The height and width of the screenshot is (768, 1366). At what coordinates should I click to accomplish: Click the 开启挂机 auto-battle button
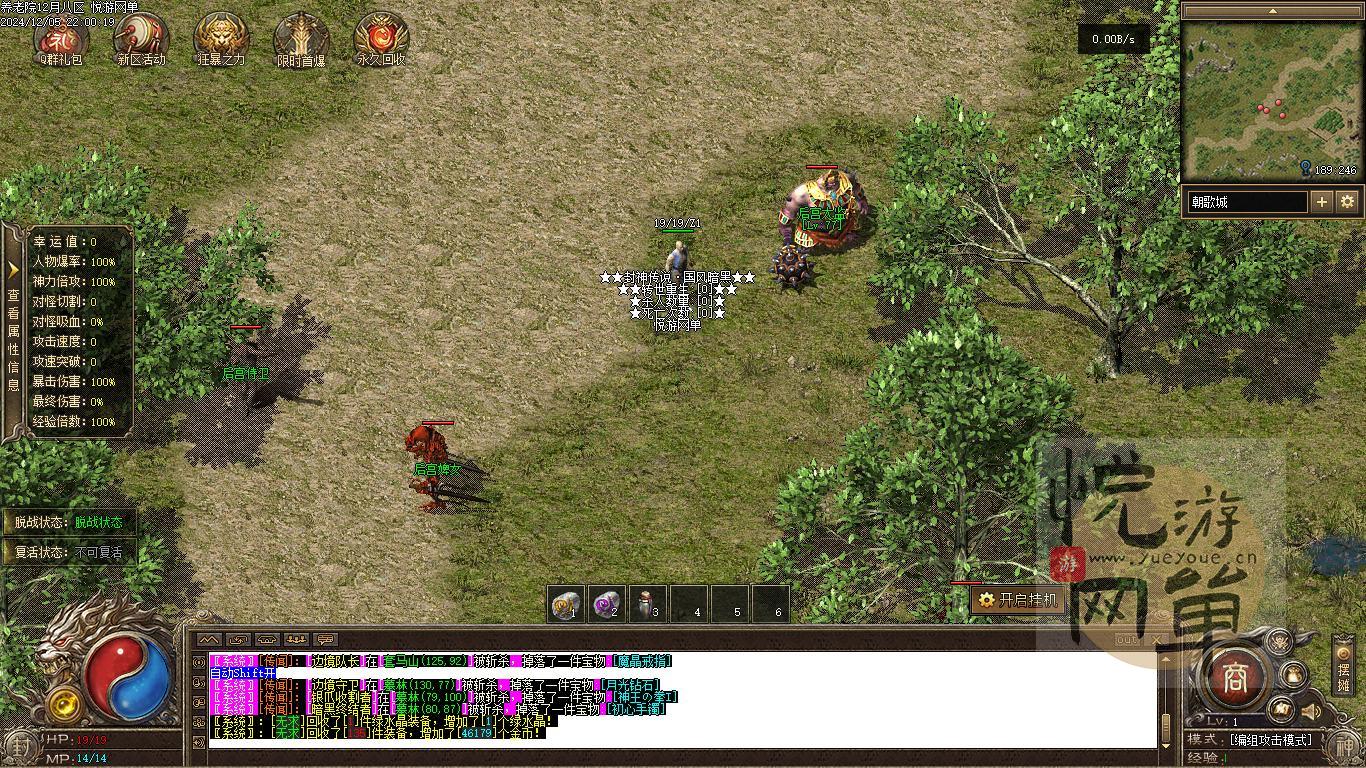click(1017, 600)
